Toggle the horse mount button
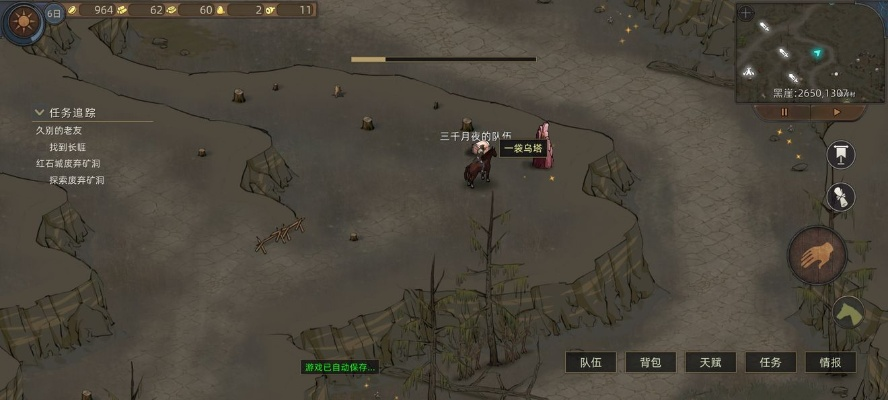888x400 pixels. (849, 313)
